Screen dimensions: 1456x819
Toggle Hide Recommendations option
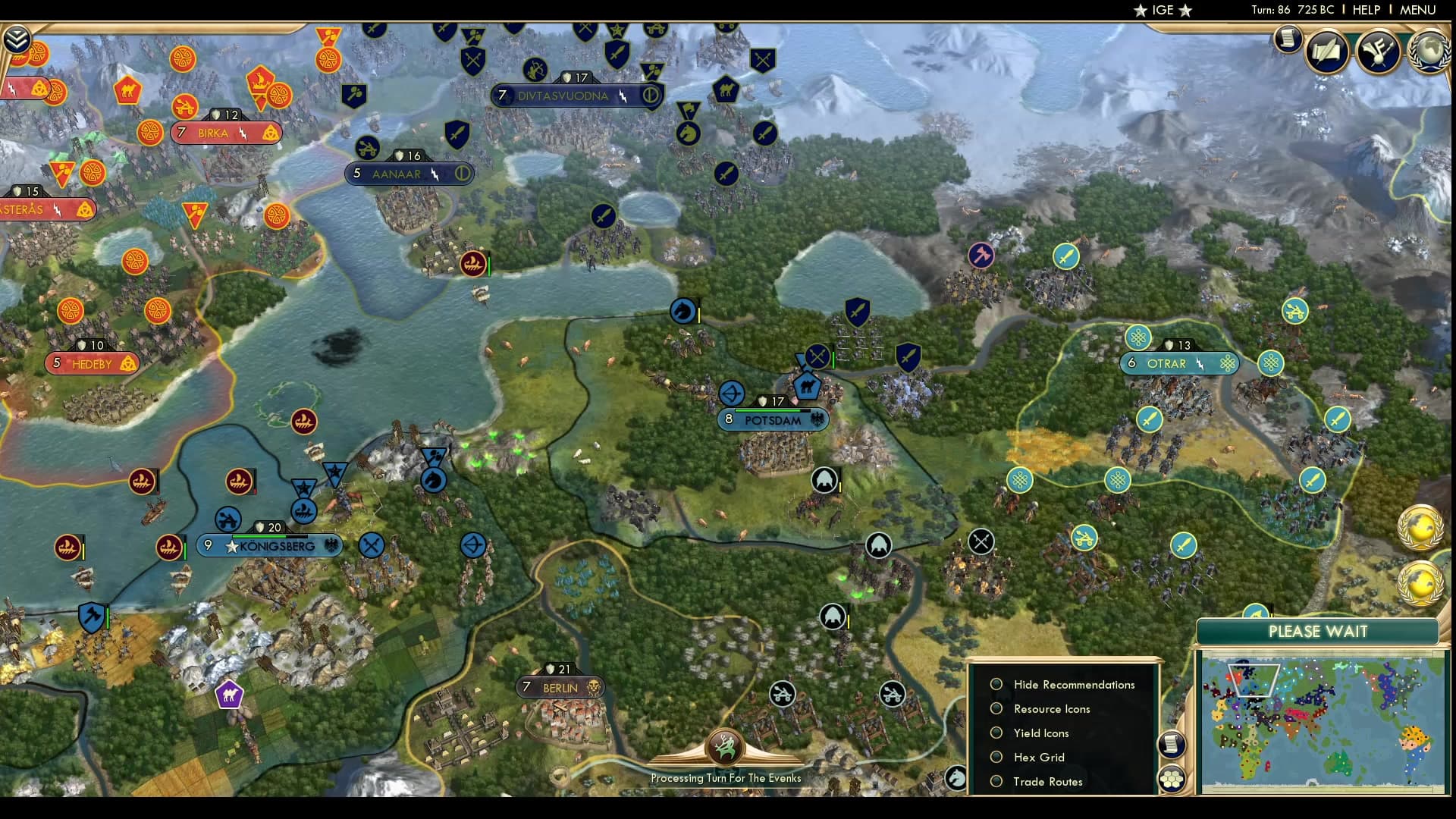[996, 685]
